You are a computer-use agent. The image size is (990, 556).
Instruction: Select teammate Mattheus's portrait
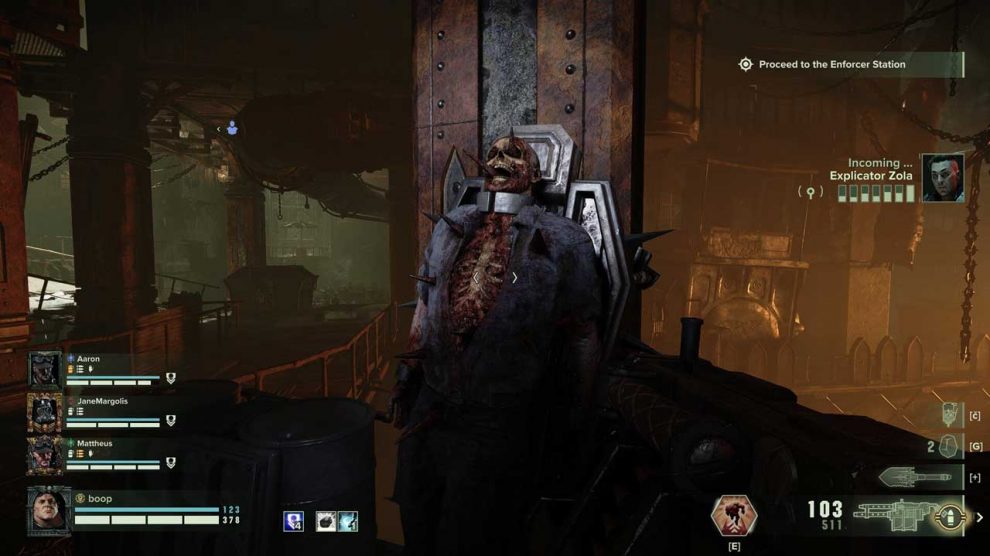pyautogui.click(x=46, y=453)
